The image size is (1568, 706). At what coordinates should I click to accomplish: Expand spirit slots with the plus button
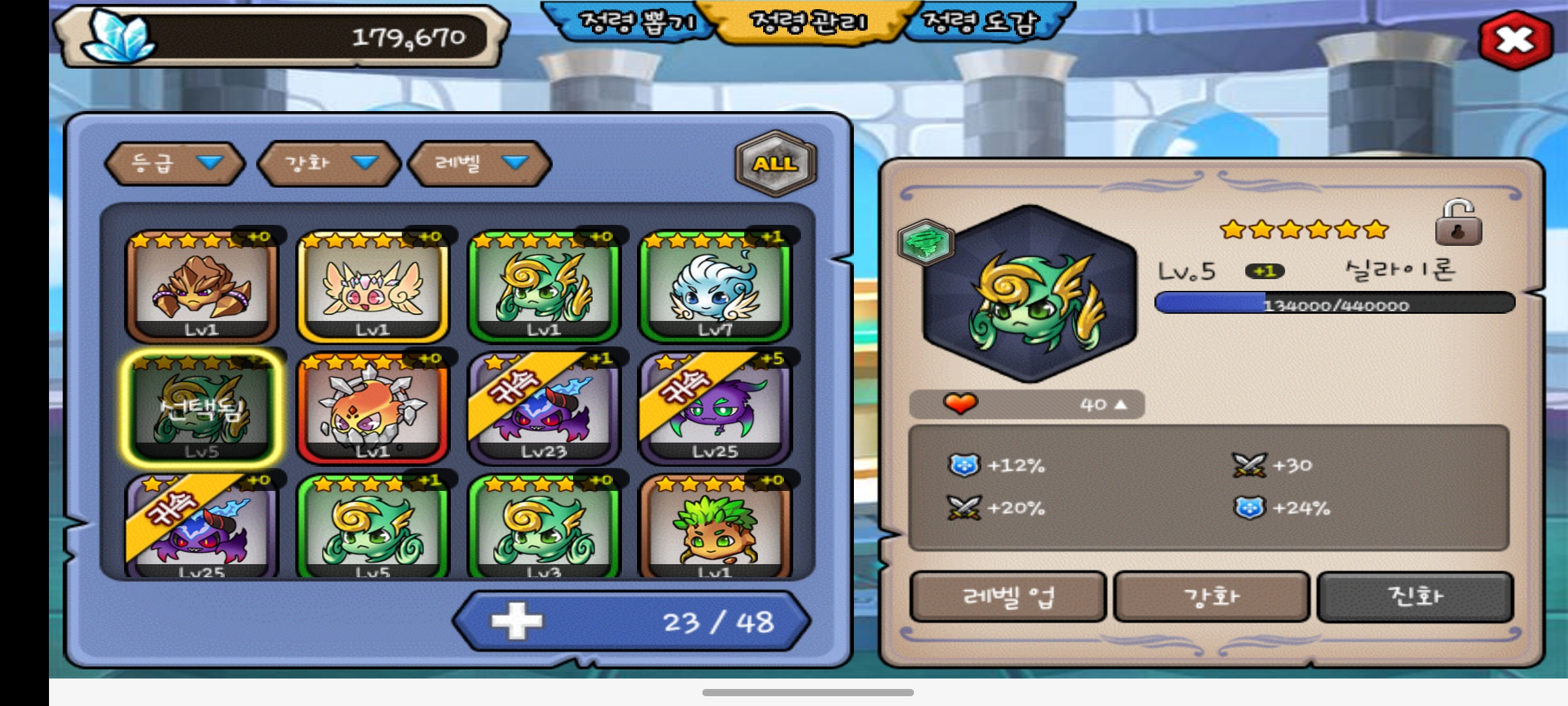coord(516,621)
